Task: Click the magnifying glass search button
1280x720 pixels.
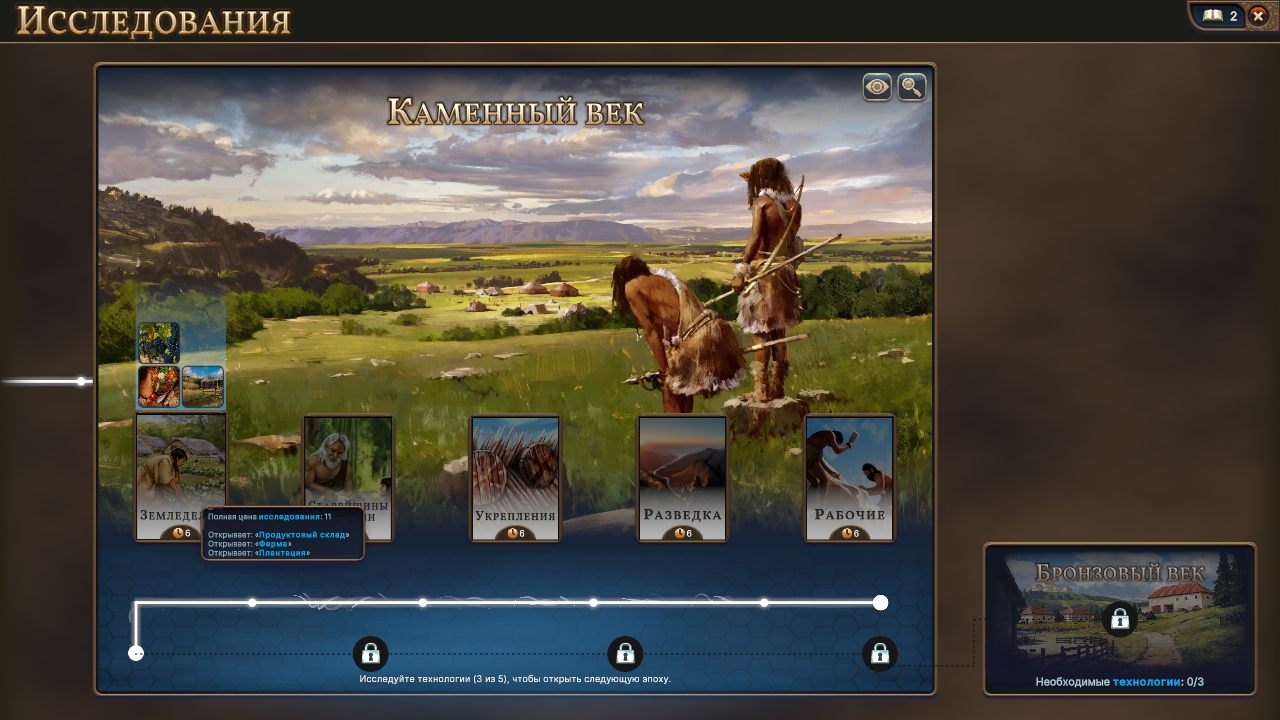Action: 911,87
